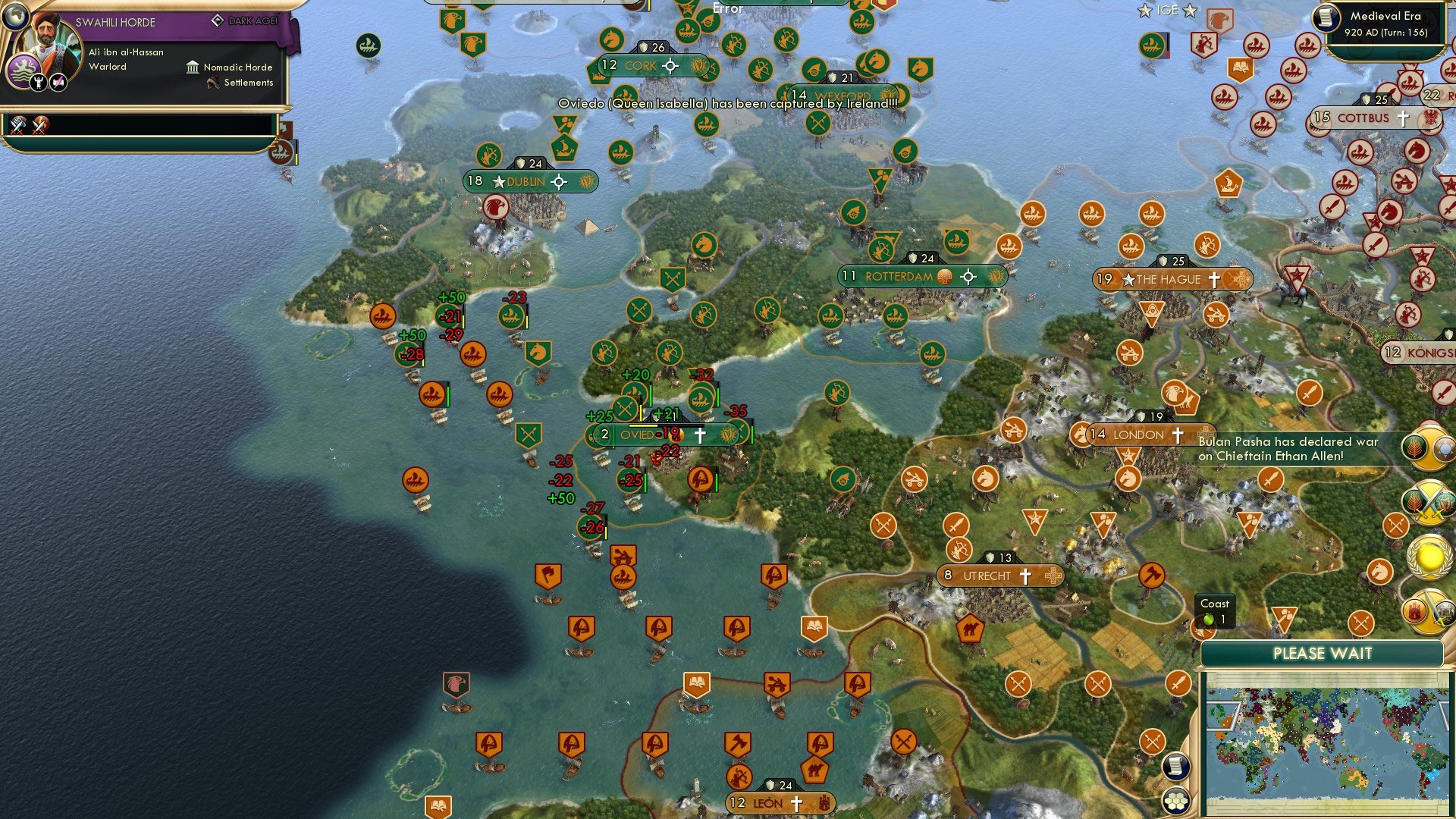Open the London city screen from its banner
The image size is (1456, 819).
tap(1137, 435)
